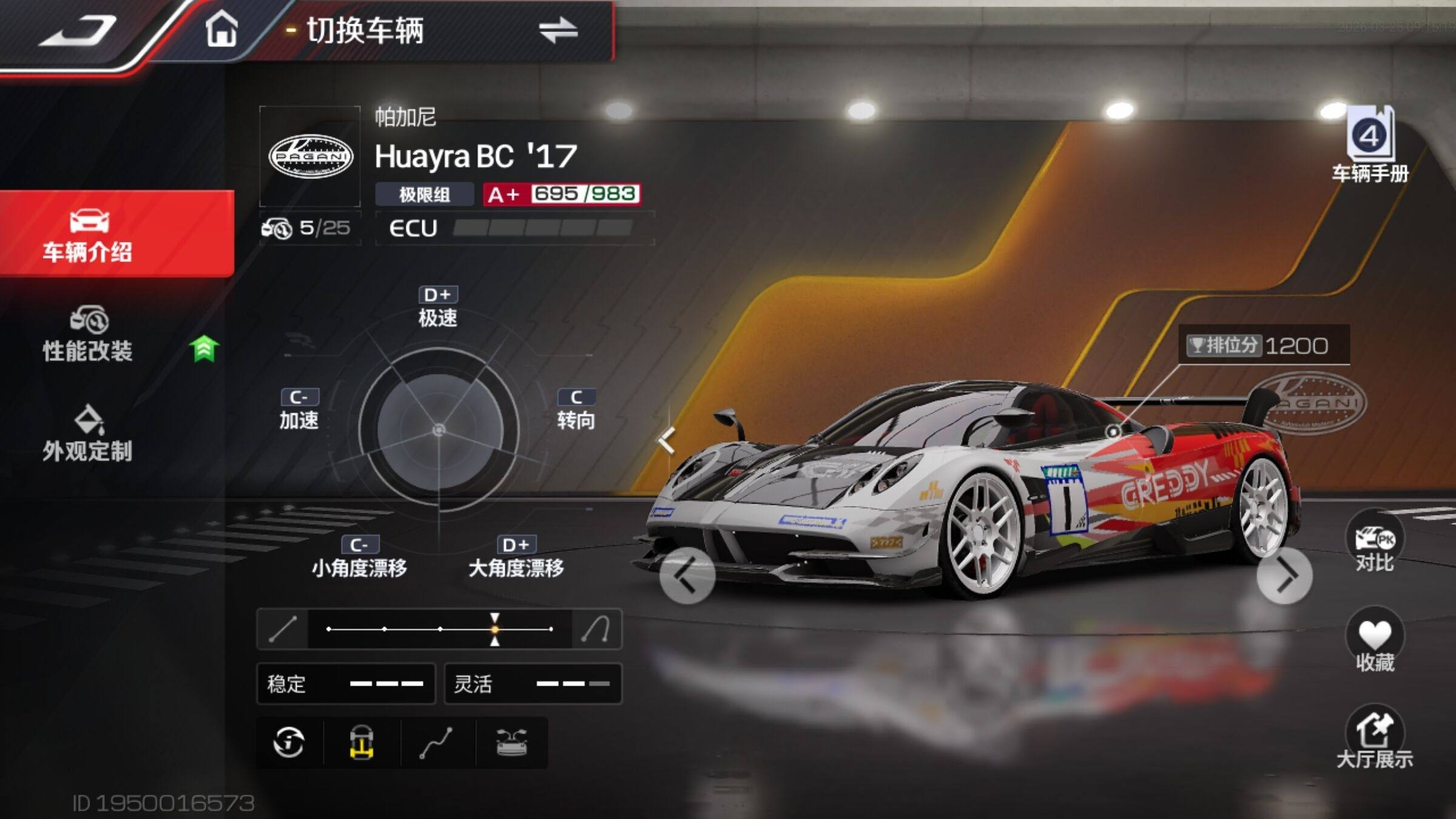This screenshot has width=1456, height=819.
Task: Go back using the top-left arrow
Action: pyautogui.click(x=79, y=30)
